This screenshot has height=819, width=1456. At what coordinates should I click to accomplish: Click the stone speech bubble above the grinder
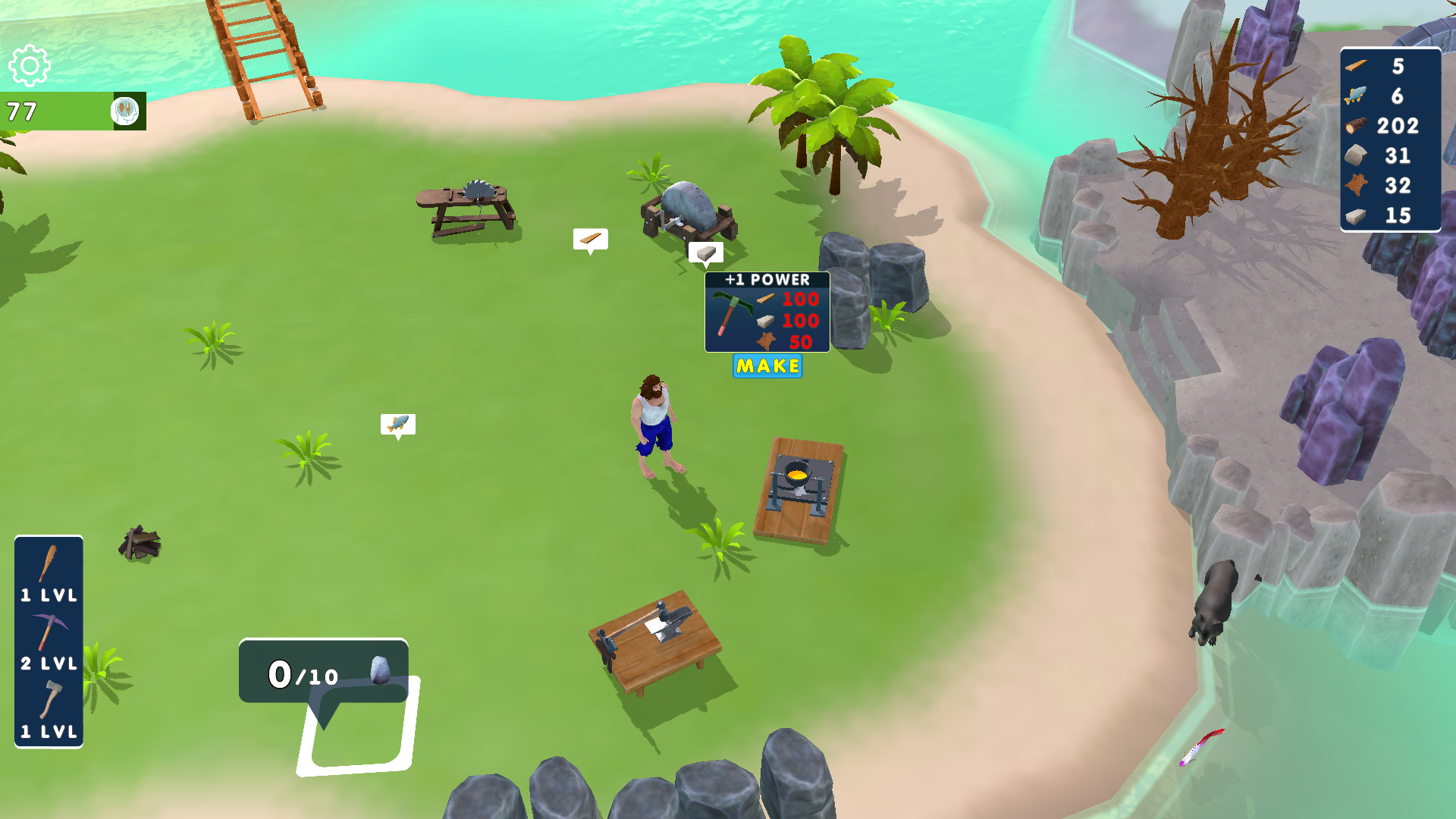coord(706,251)
